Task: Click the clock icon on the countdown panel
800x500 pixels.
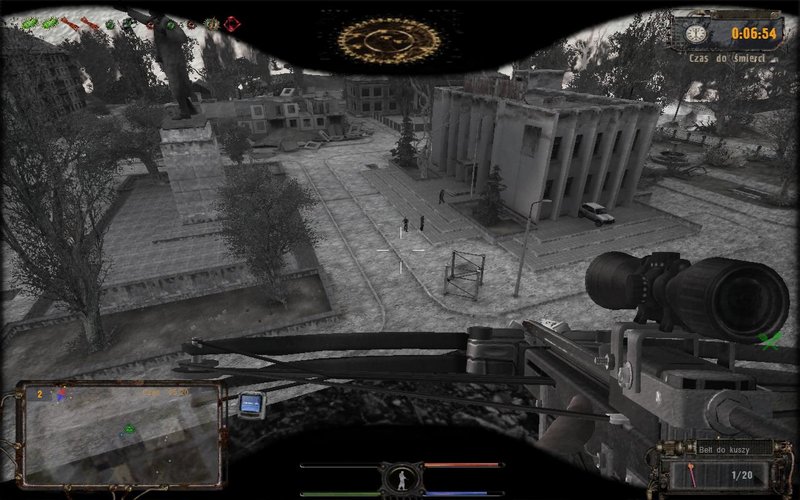Action: pos(692,33)
